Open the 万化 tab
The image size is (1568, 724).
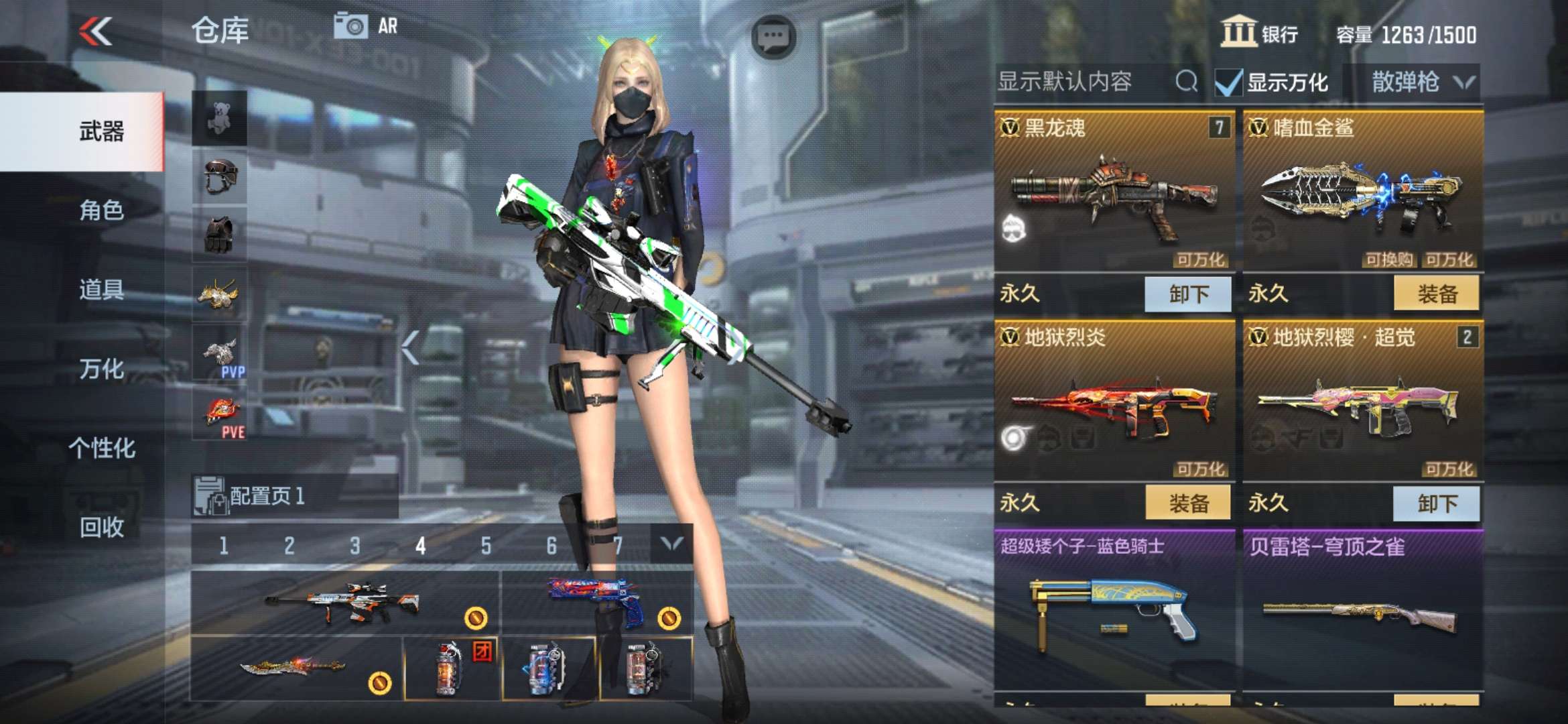[101, 369]
